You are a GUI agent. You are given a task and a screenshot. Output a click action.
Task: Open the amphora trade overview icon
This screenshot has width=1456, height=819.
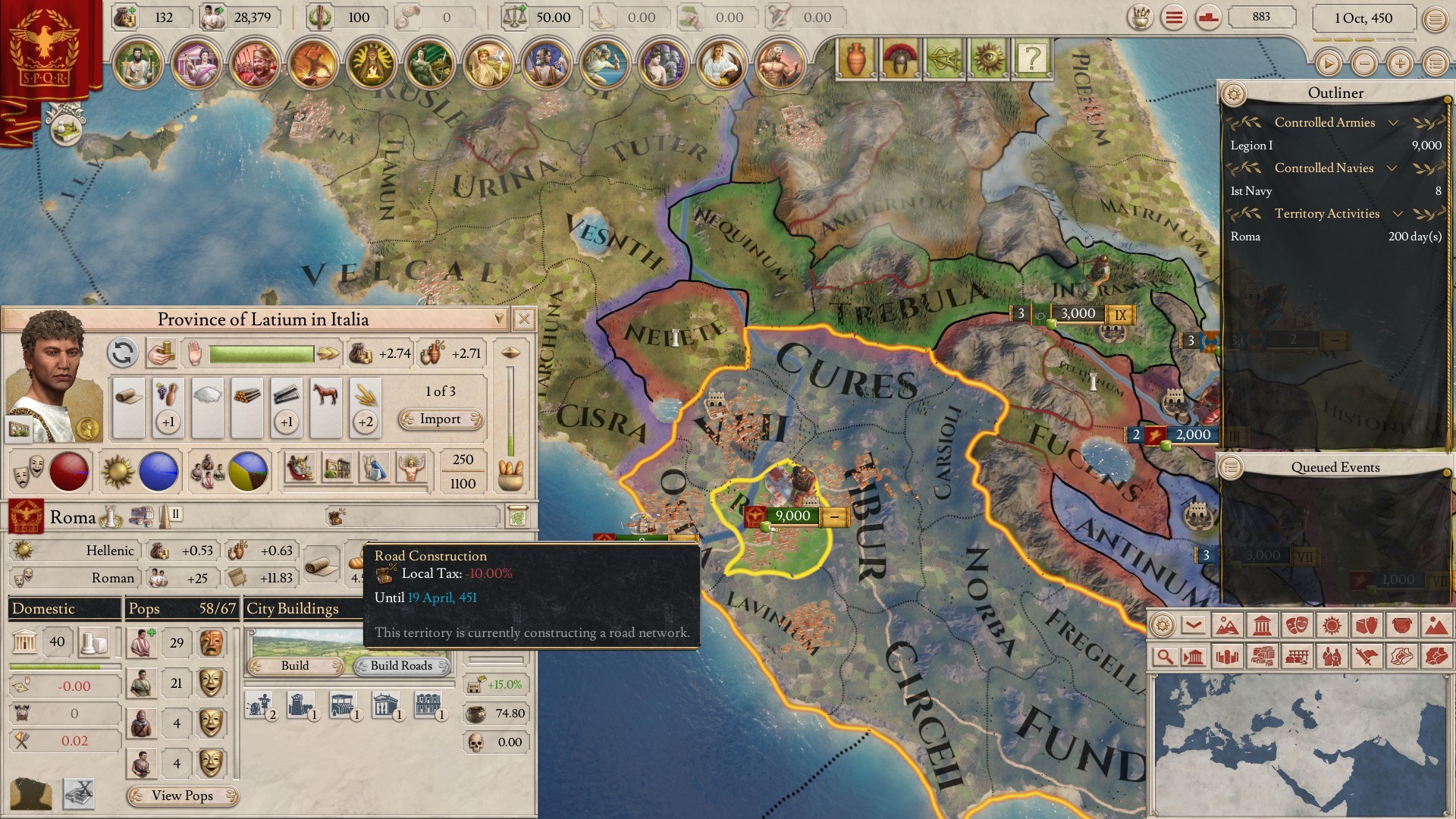(x=855, y=58)
